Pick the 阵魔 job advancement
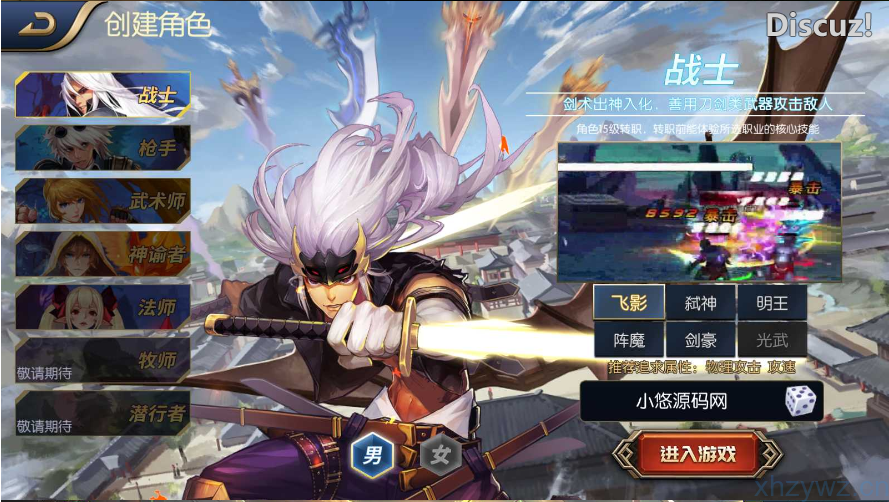 coord(628,340)
